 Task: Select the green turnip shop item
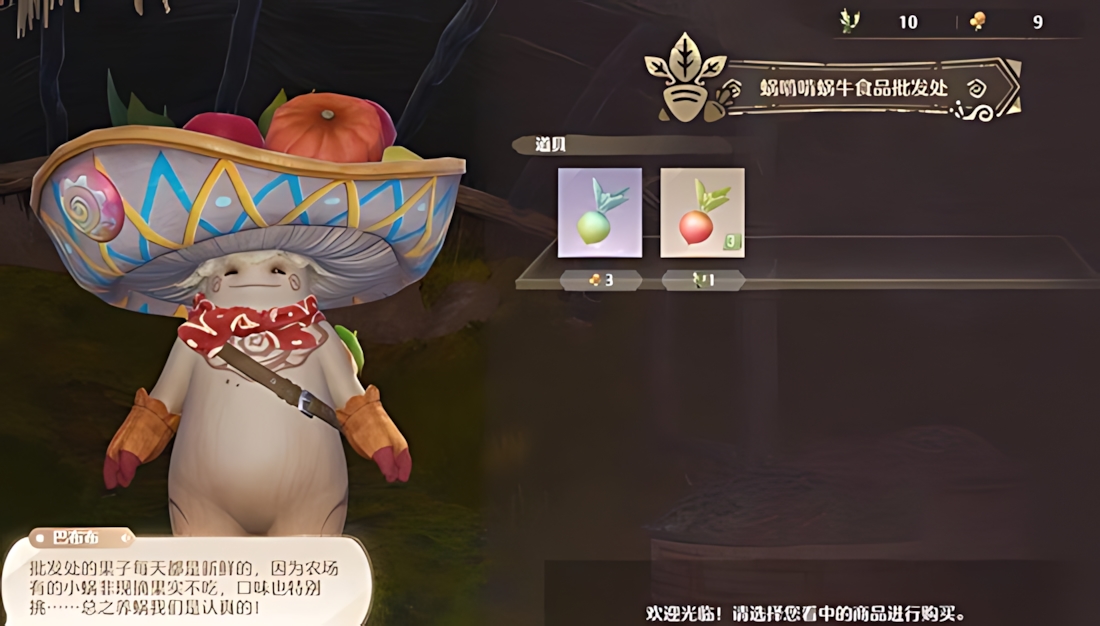[599, 213]
